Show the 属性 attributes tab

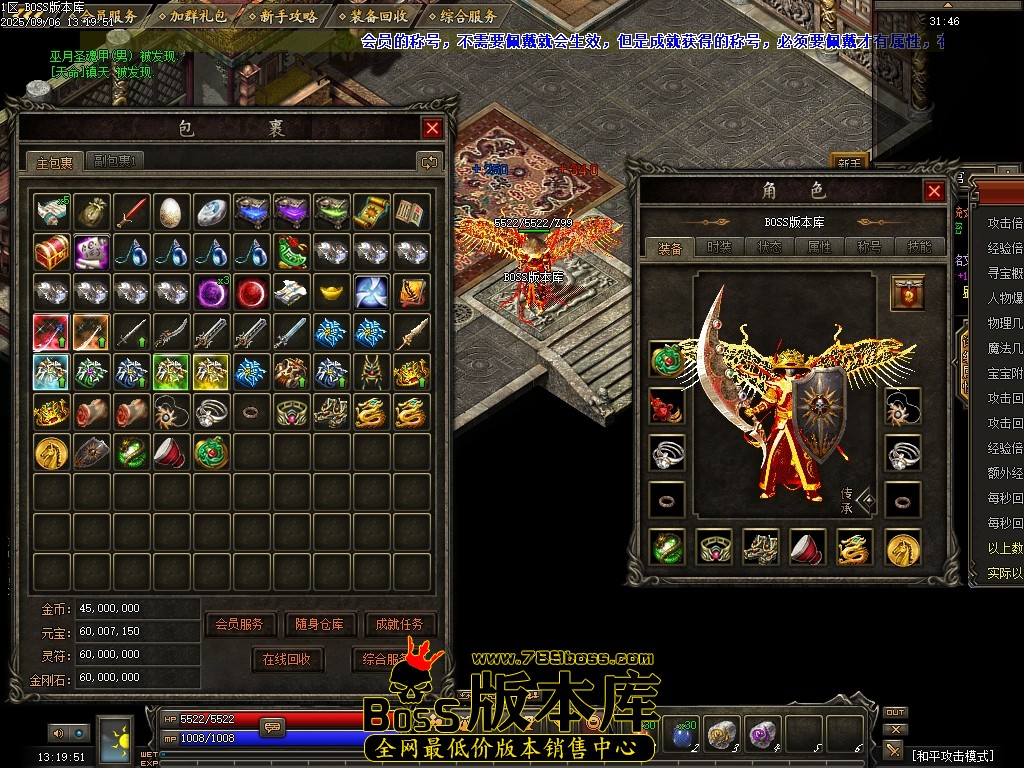pos(819,247)
